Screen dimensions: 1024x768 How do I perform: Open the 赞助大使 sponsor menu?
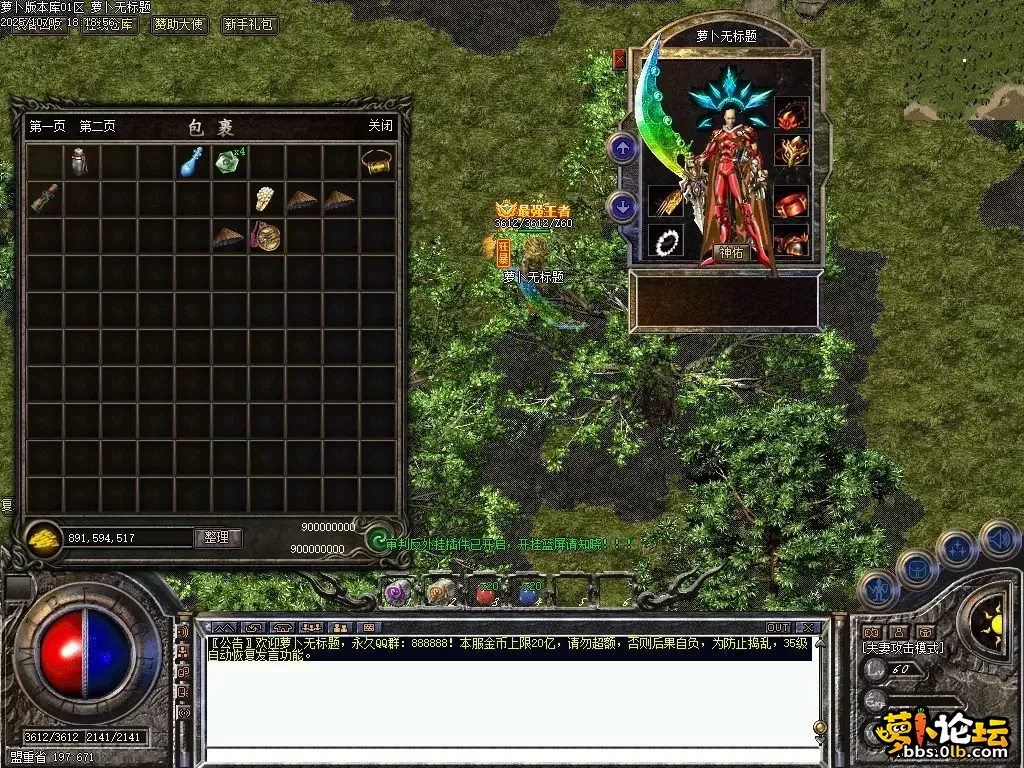point(179,25)
